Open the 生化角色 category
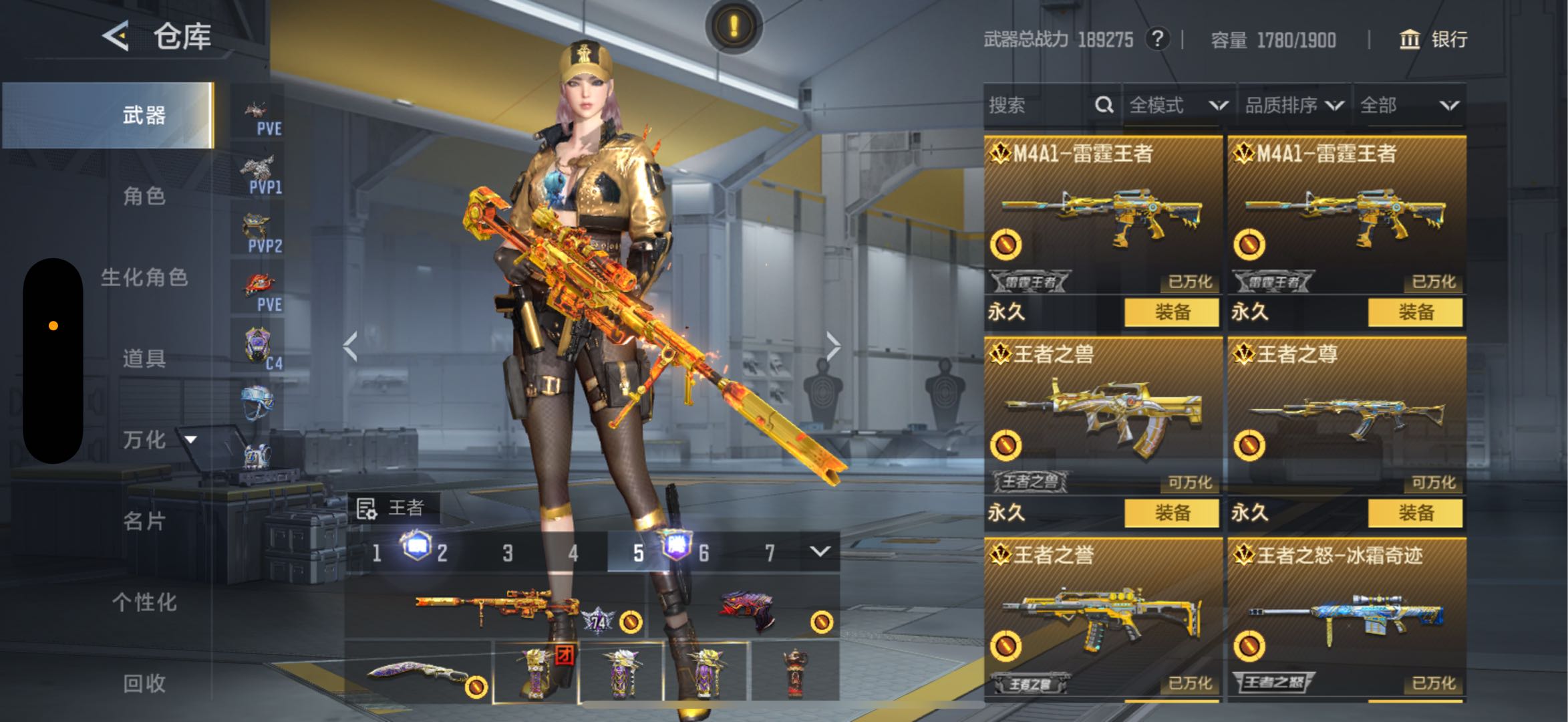Screen dimensions: 1568x722 point(144,277)
